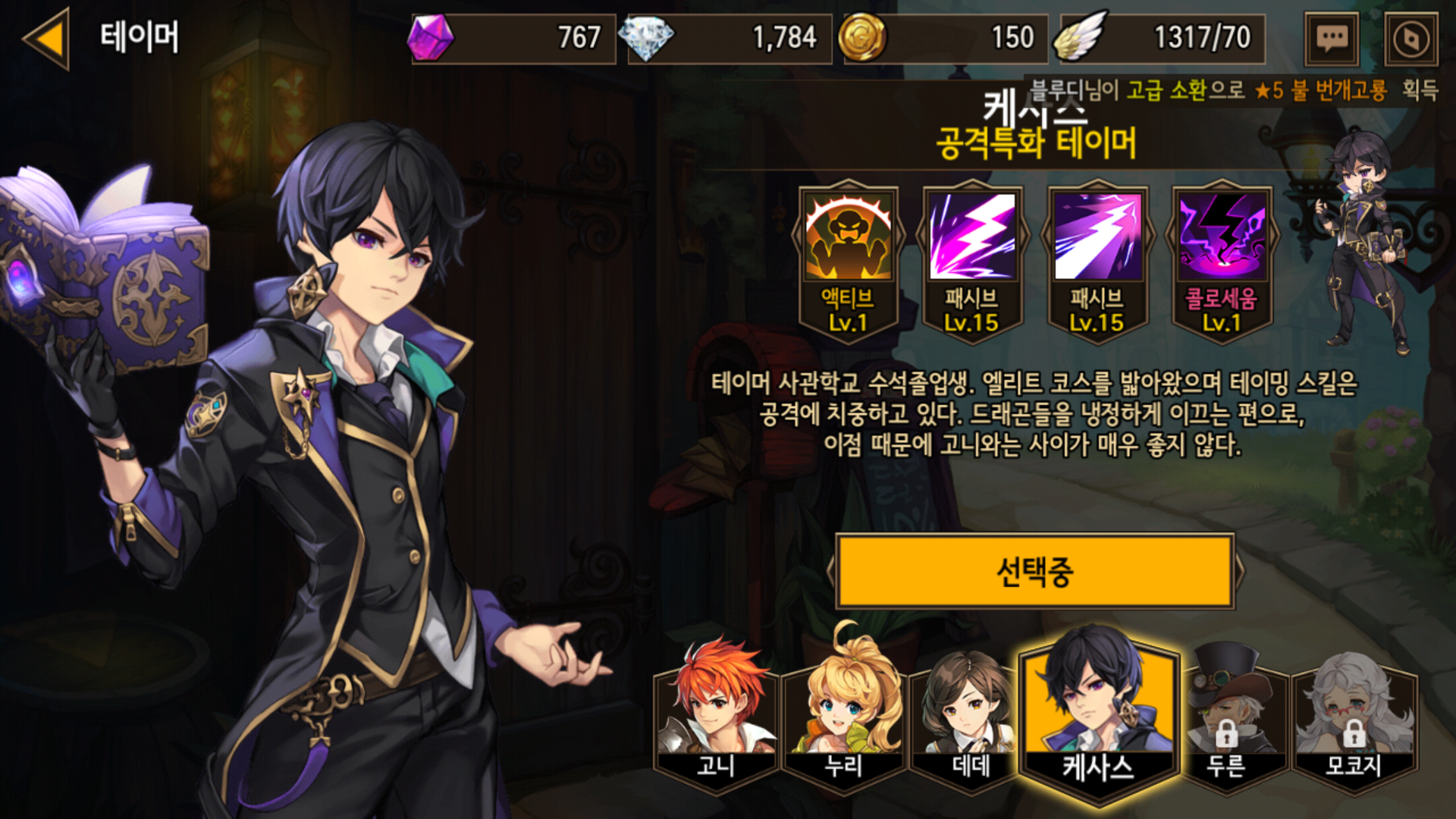Go back with the orange arrow
1456x819 pixels.
[x=47, y=38]
